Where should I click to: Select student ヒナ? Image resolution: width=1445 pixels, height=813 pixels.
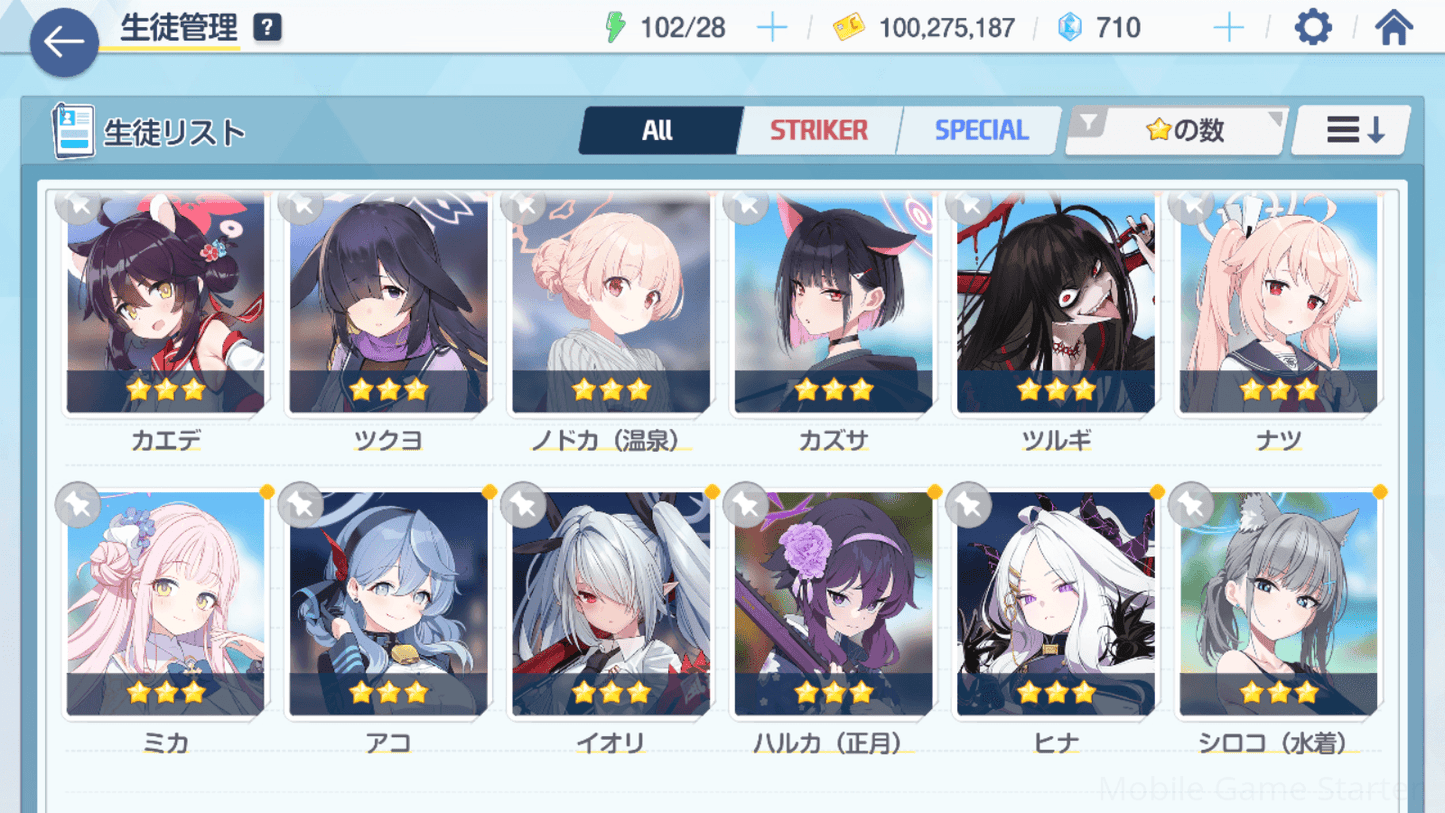[1056, 605]
